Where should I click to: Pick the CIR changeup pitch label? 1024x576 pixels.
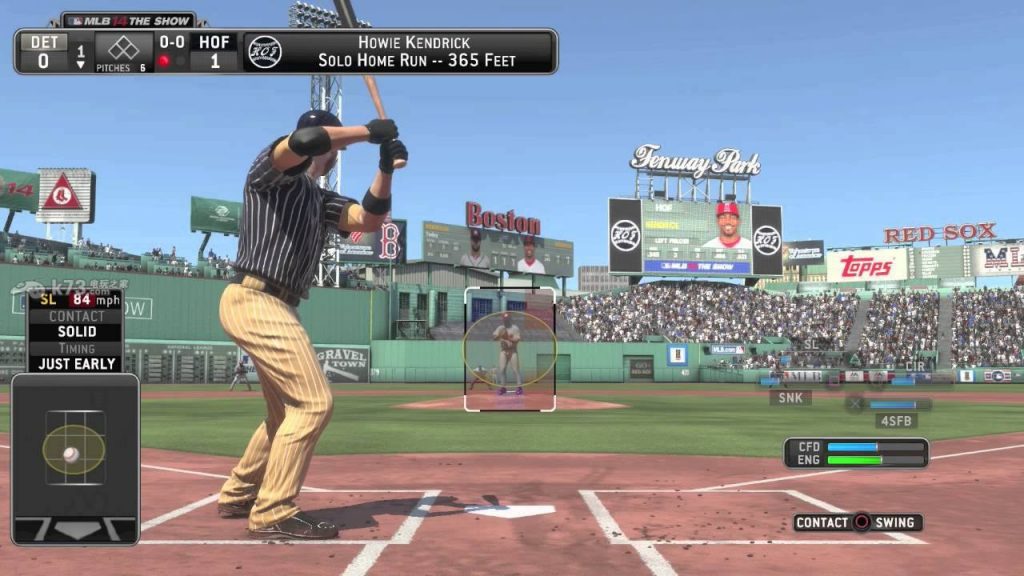pos(914,367)
